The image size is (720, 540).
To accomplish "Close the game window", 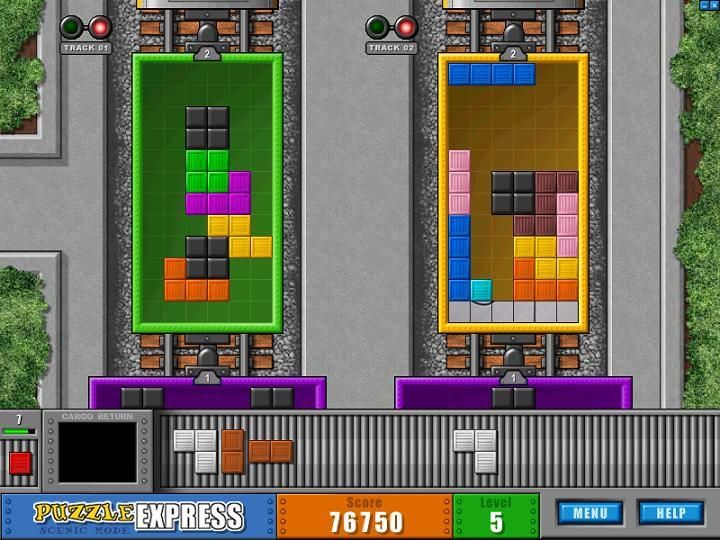I will (x=716, y=5).
